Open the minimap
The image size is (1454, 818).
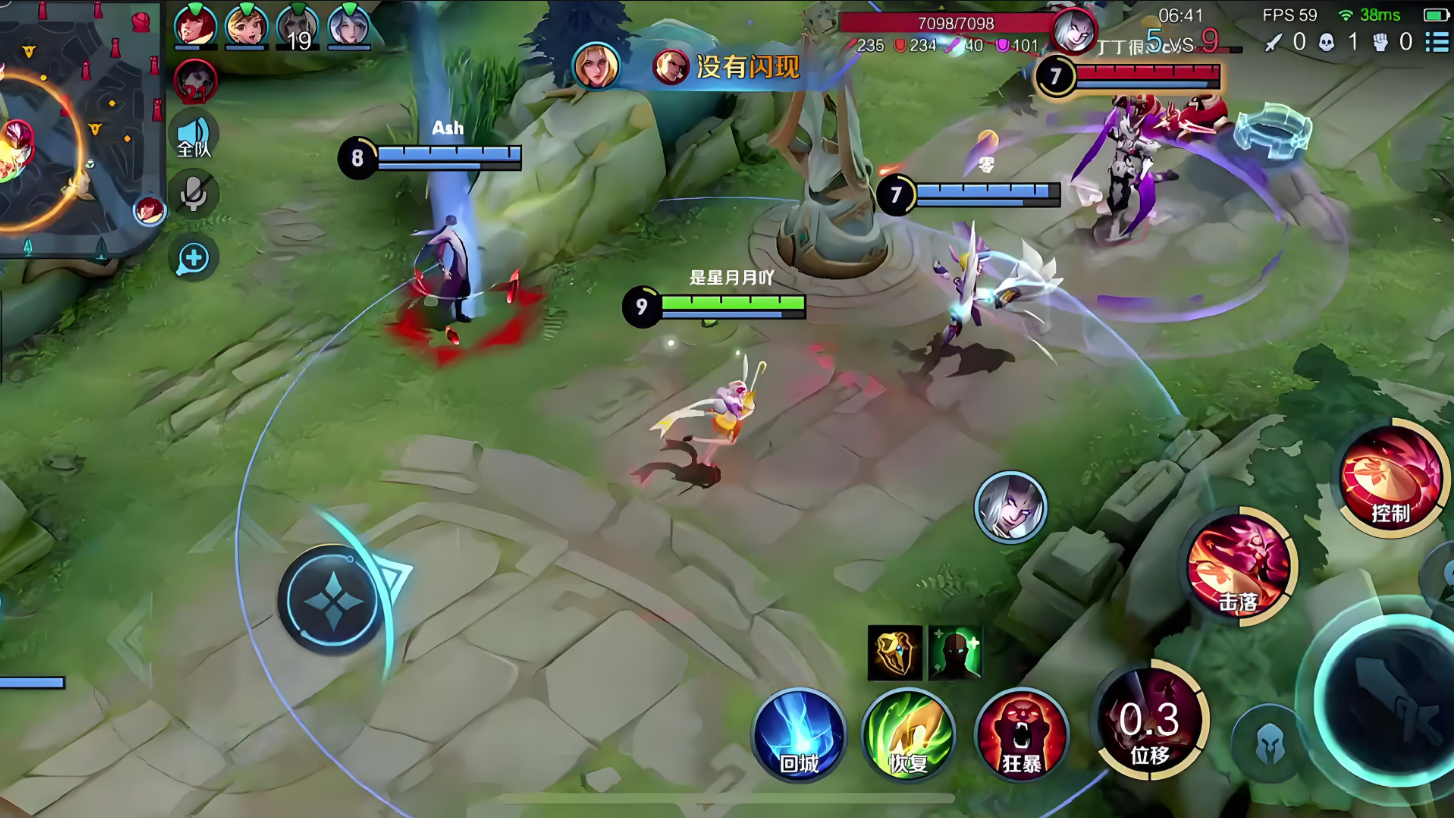(80, 130)
